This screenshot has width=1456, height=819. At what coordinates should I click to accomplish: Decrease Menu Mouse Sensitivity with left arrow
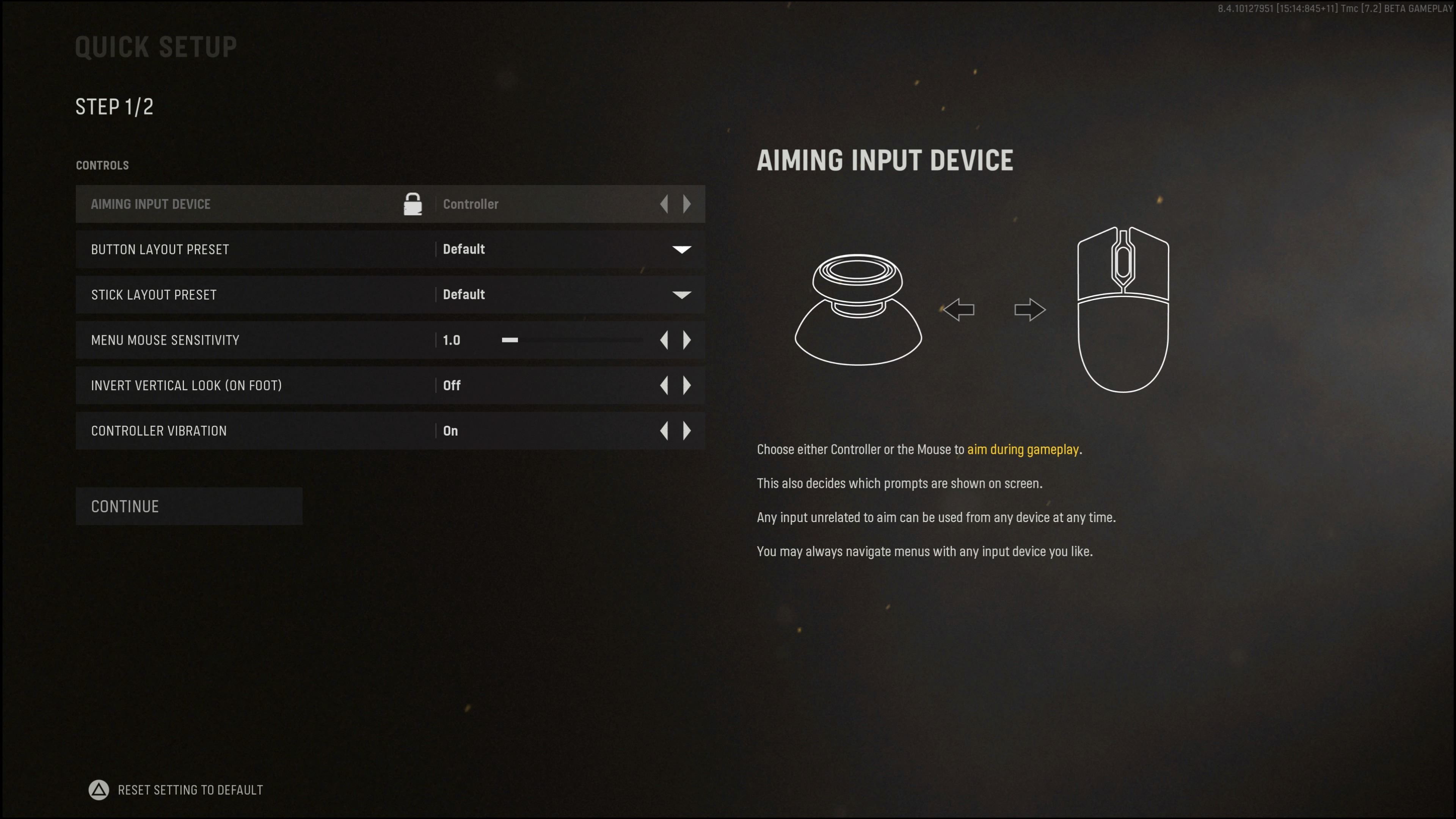click(x=664, y=340)
